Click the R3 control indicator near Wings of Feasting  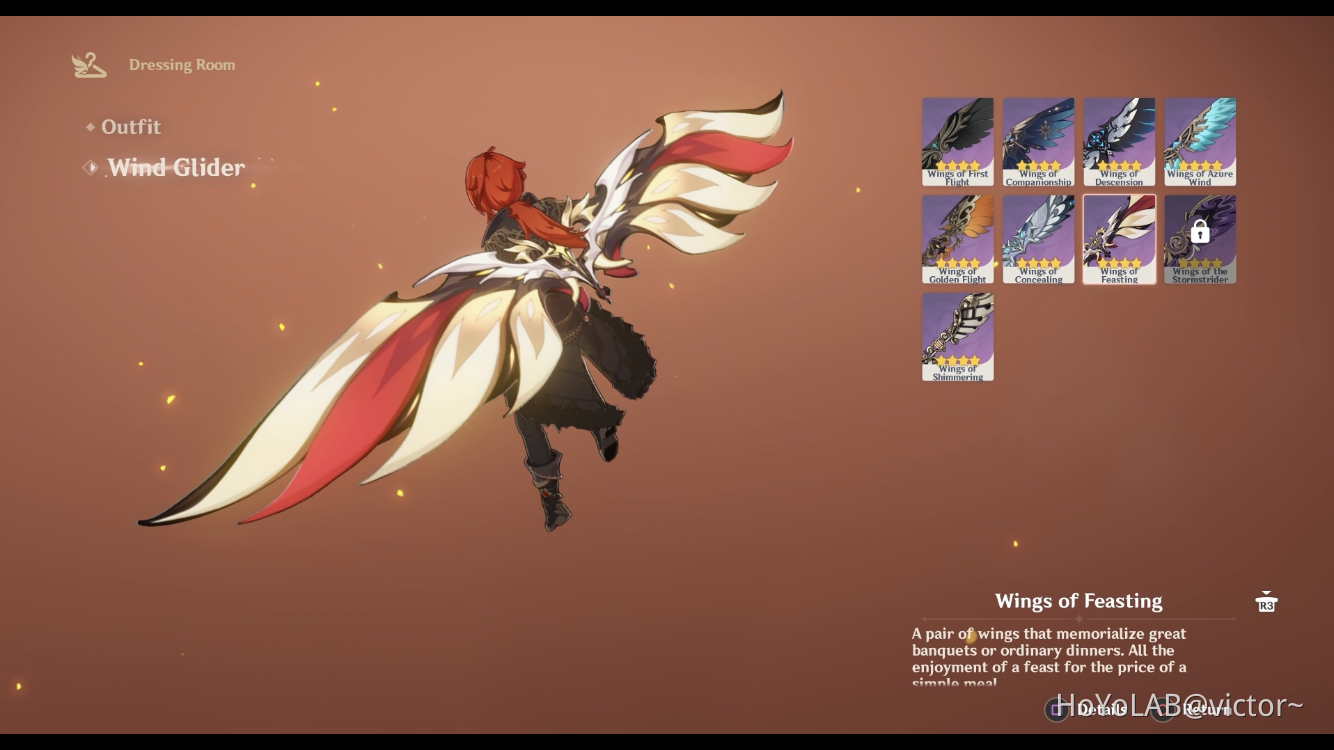pyautogui.click(x=1266, y=601)
